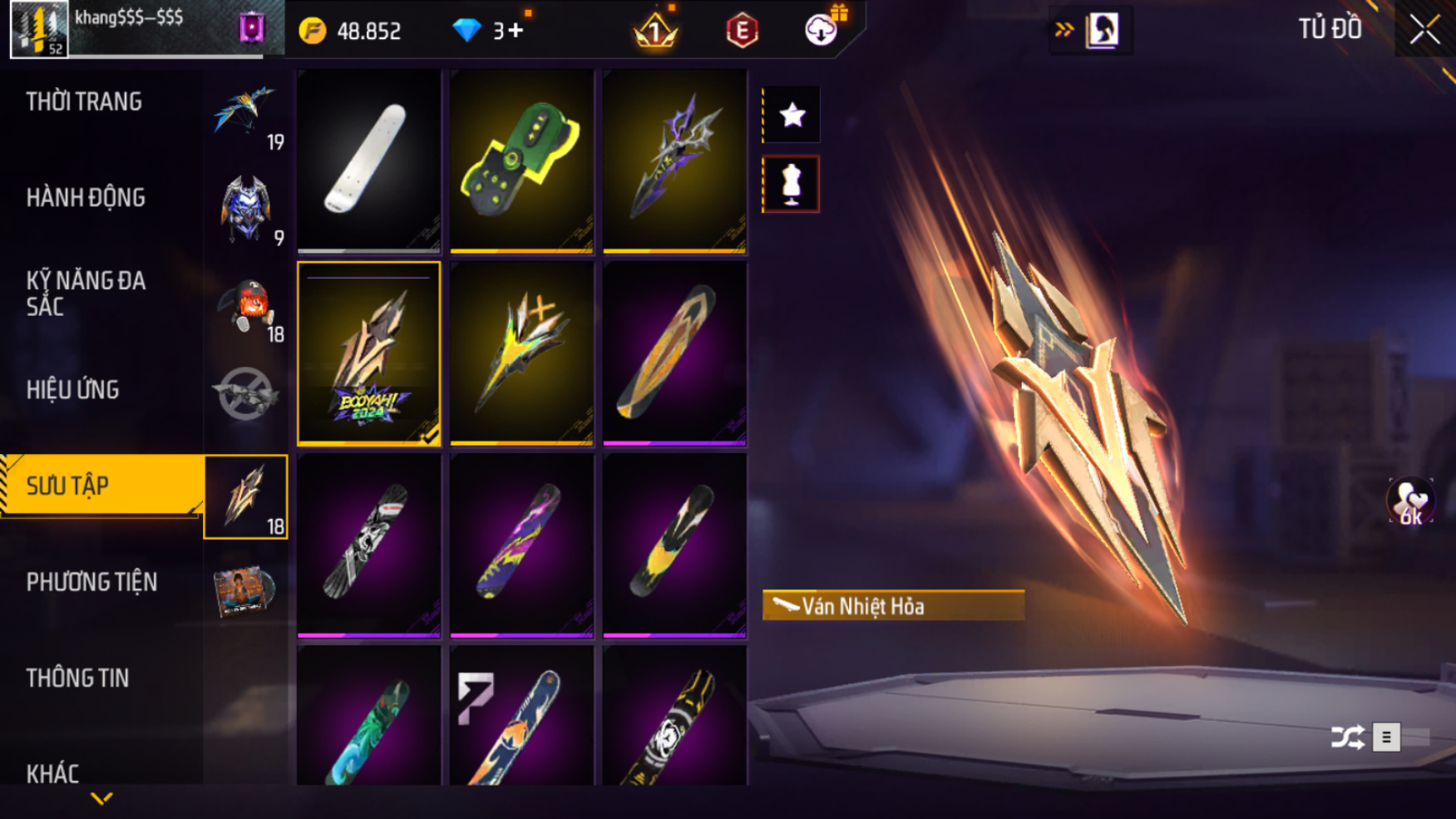This screenshot has height=819, width=1456.
Task: Open the player profile avatar
Action: (x=39, y=30)
